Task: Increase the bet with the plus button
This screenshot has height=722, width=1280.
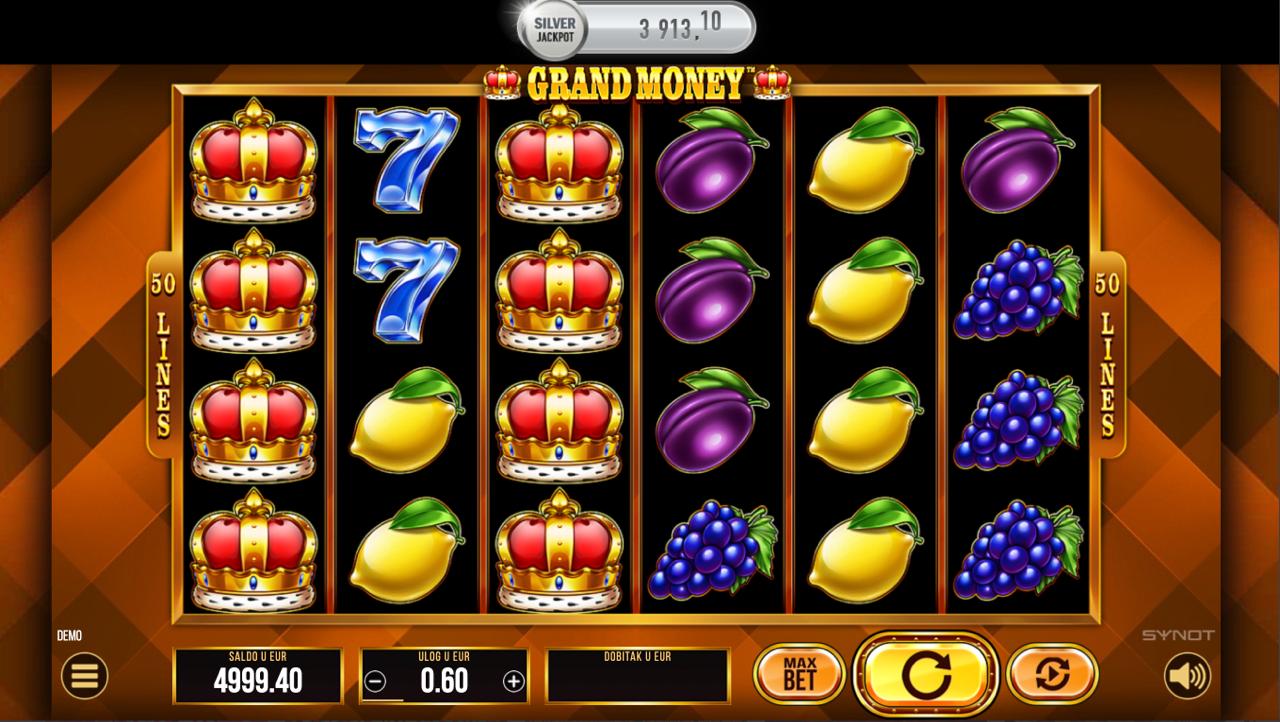Action: 513,682
